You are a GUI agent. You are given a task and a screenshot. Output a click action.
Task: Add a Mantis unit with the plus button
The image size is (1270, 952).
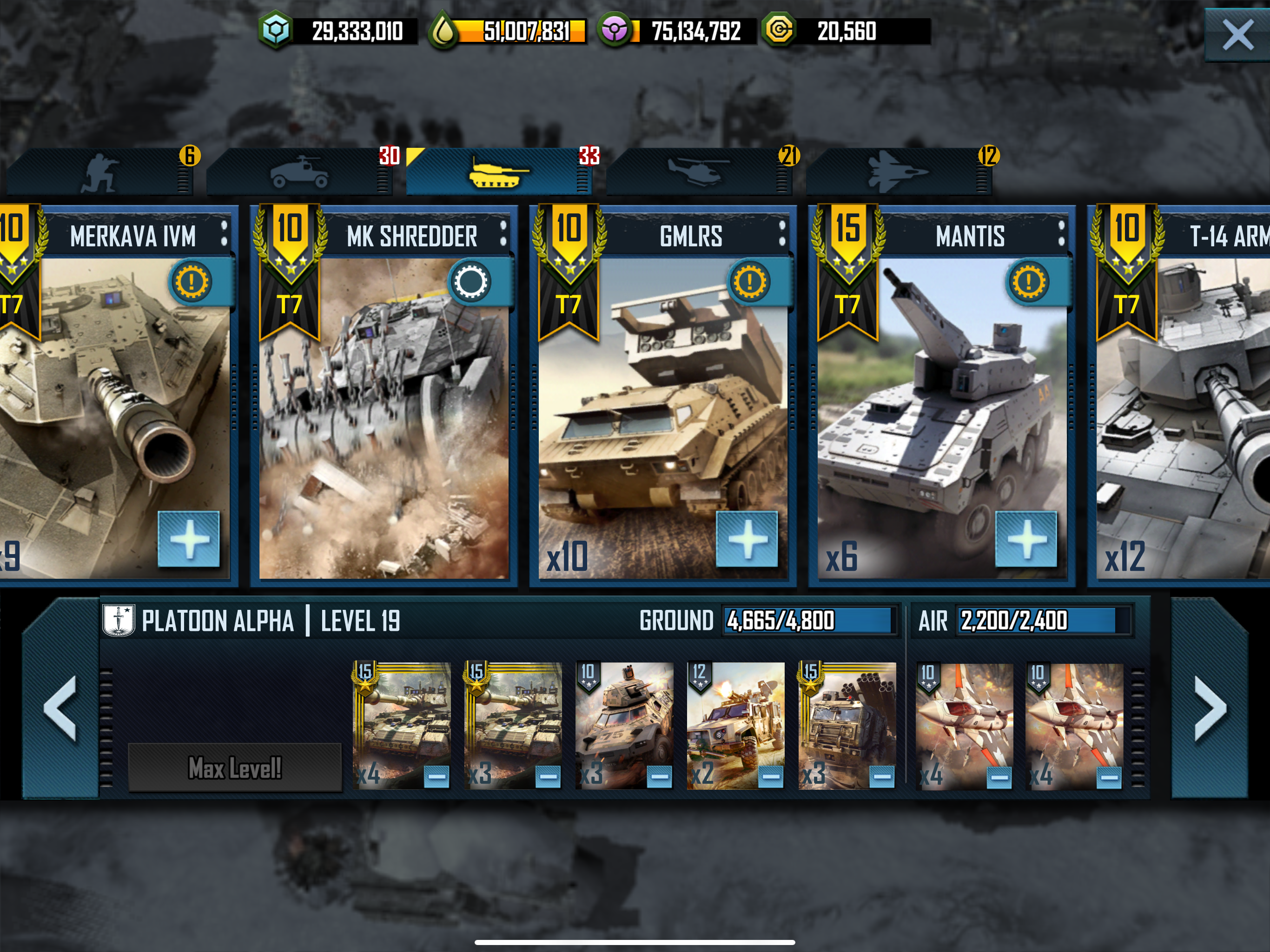tap(1026, 539)
